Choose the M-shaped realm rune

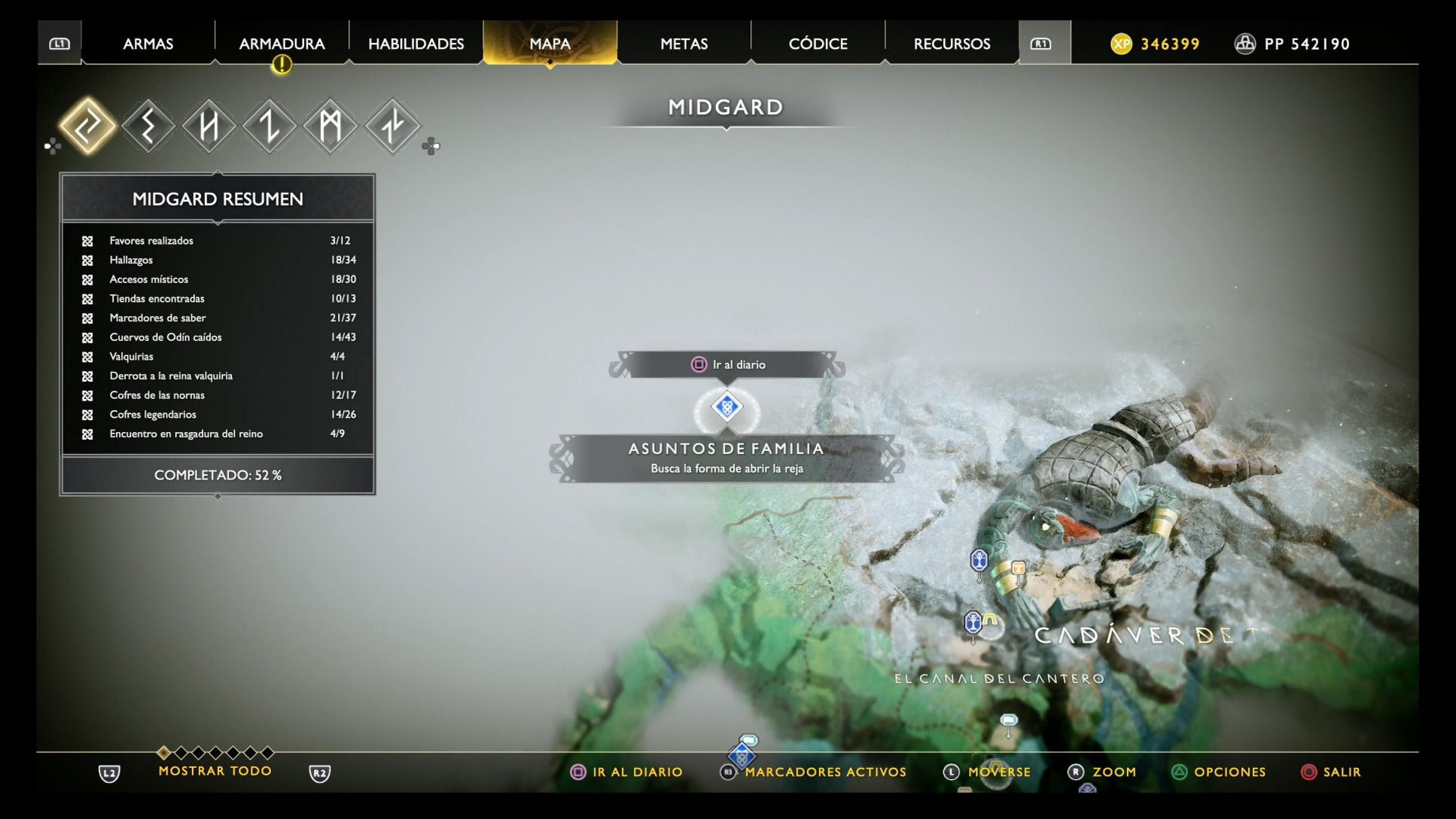tap(330, 126)
